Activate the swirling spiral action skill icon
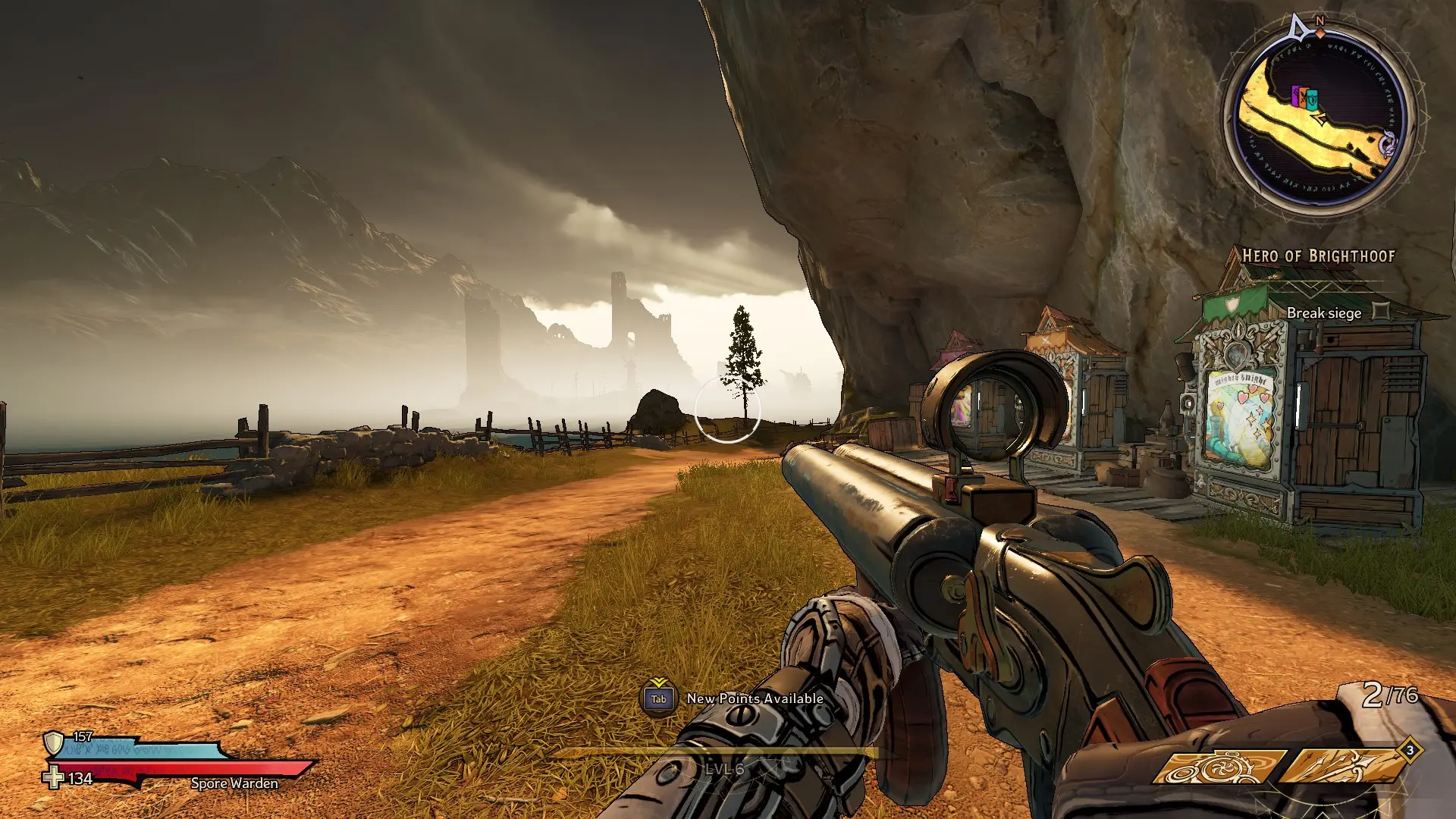Viewport: 1456px width, 819px height. 1217,767
